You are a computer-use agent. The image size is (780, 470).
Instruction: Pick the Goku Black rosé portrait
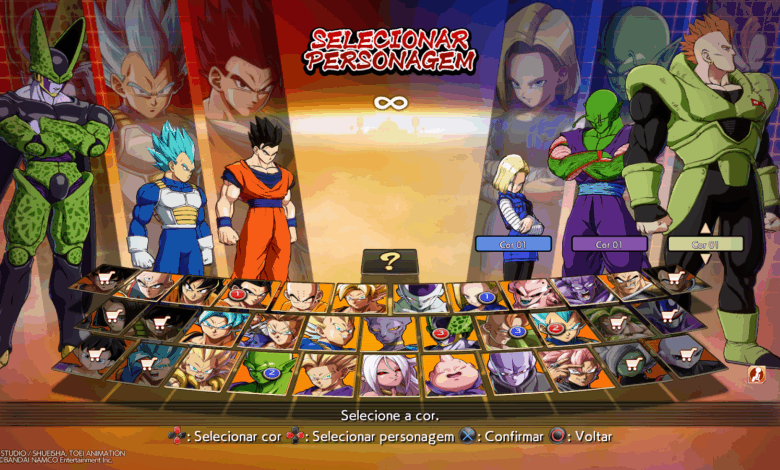tap(573, 366)
